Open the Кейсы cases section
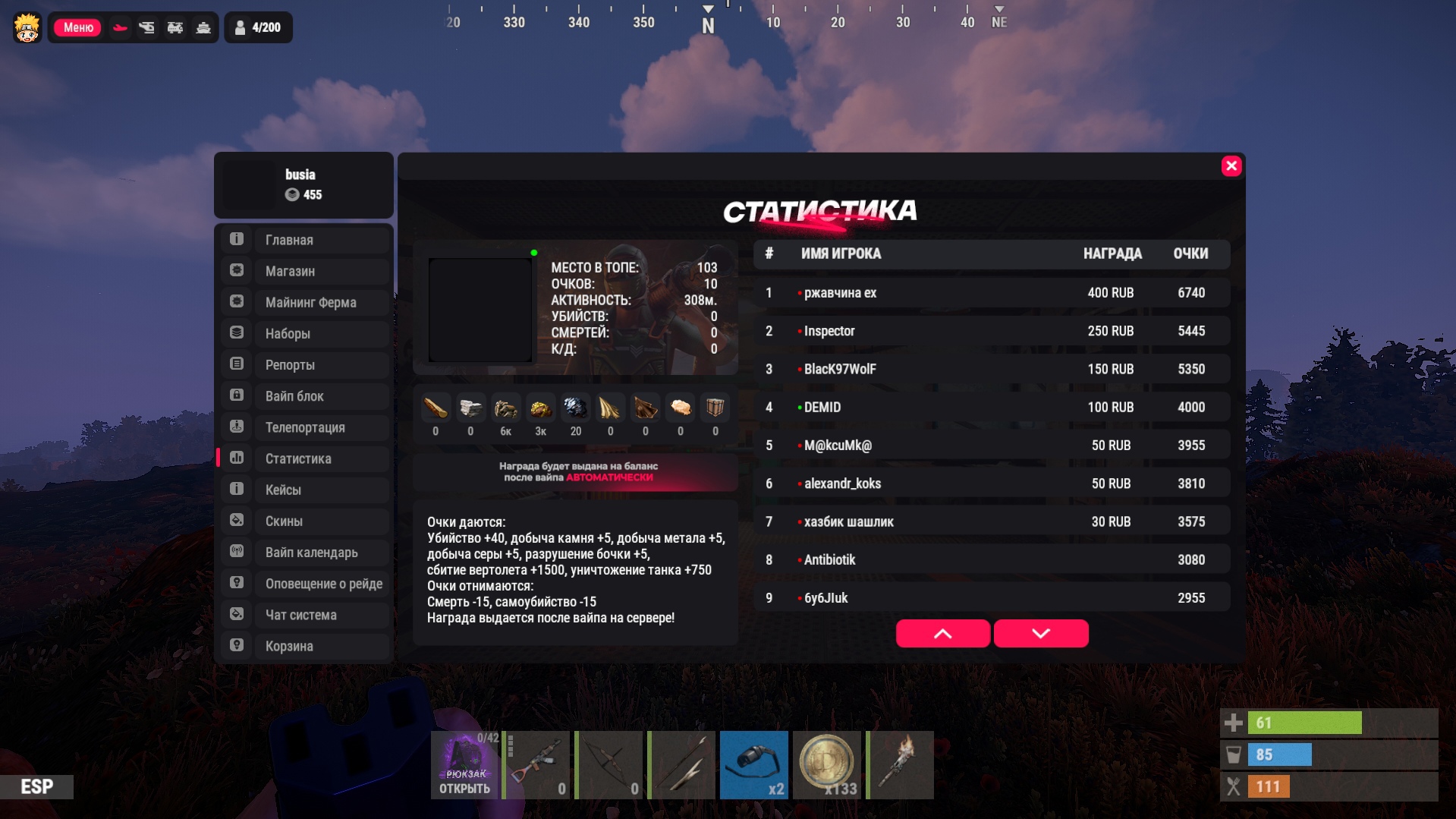 click(x=305, y=490)
